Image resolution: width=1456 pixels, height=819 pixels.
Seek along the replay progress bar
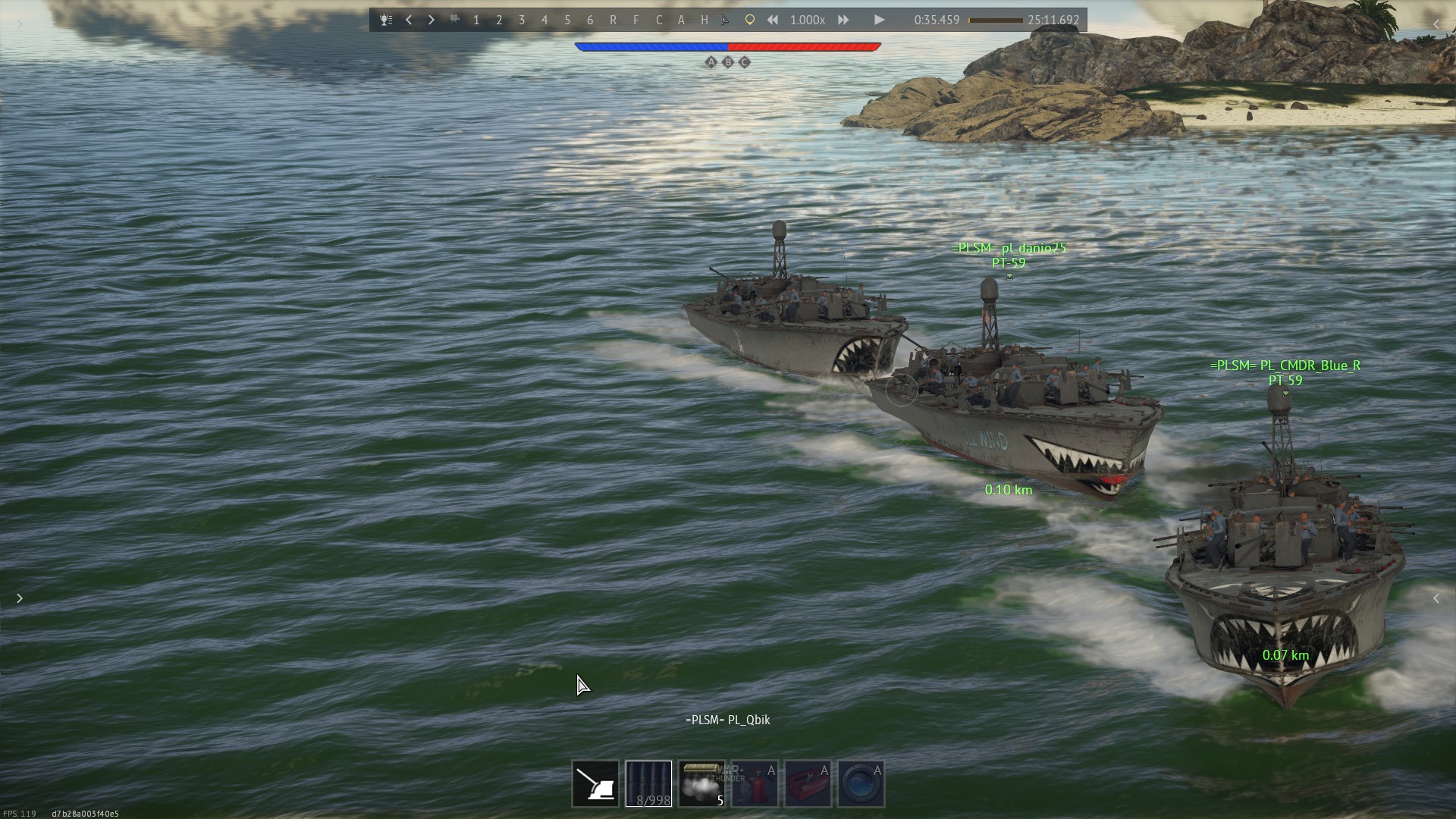click(996, 20)
